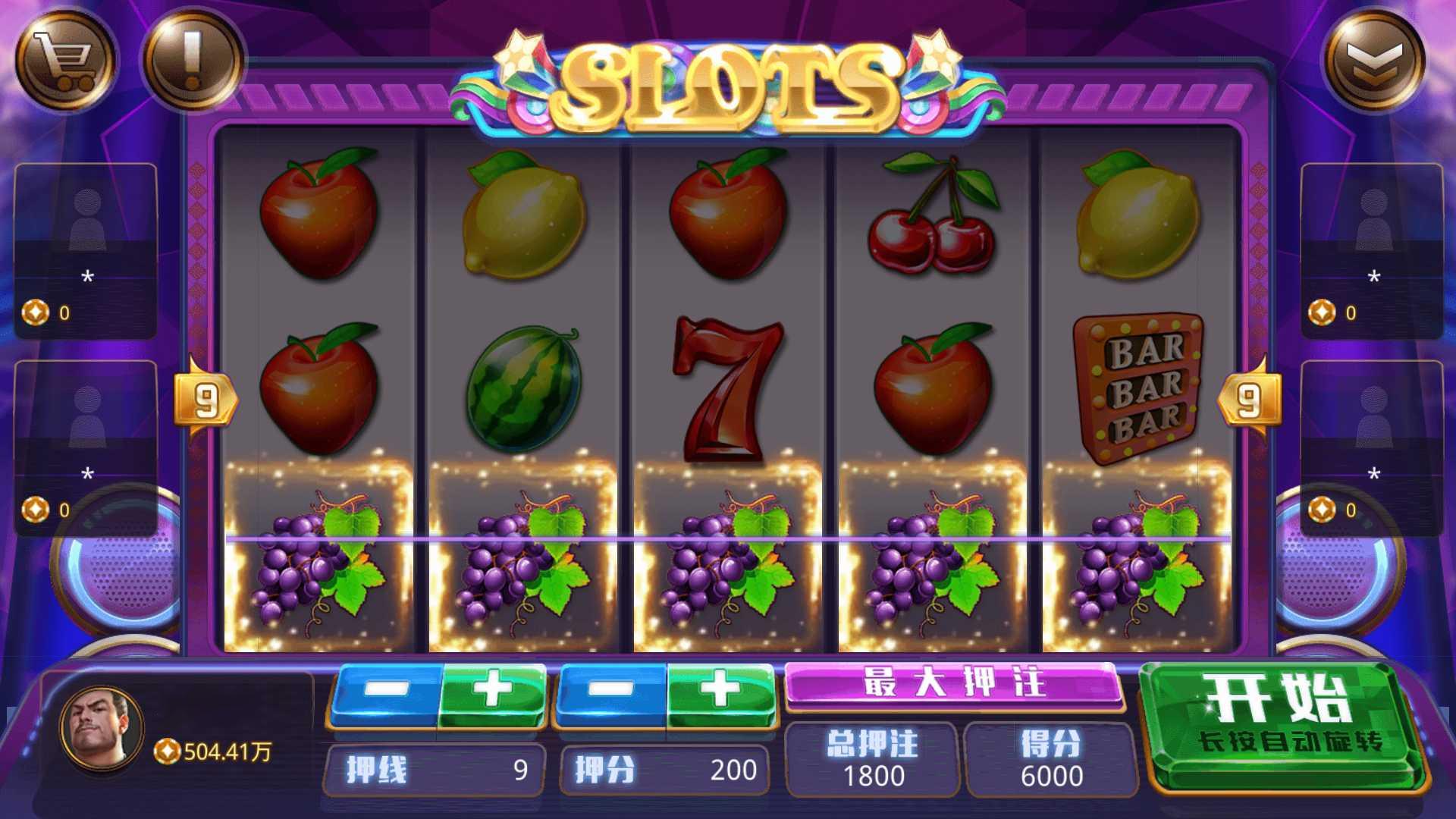Viewport: 1456px width, 819px height.
Task: Increase the 押分 bet amount
Action: pyautogui.click(x=720, y=692)
